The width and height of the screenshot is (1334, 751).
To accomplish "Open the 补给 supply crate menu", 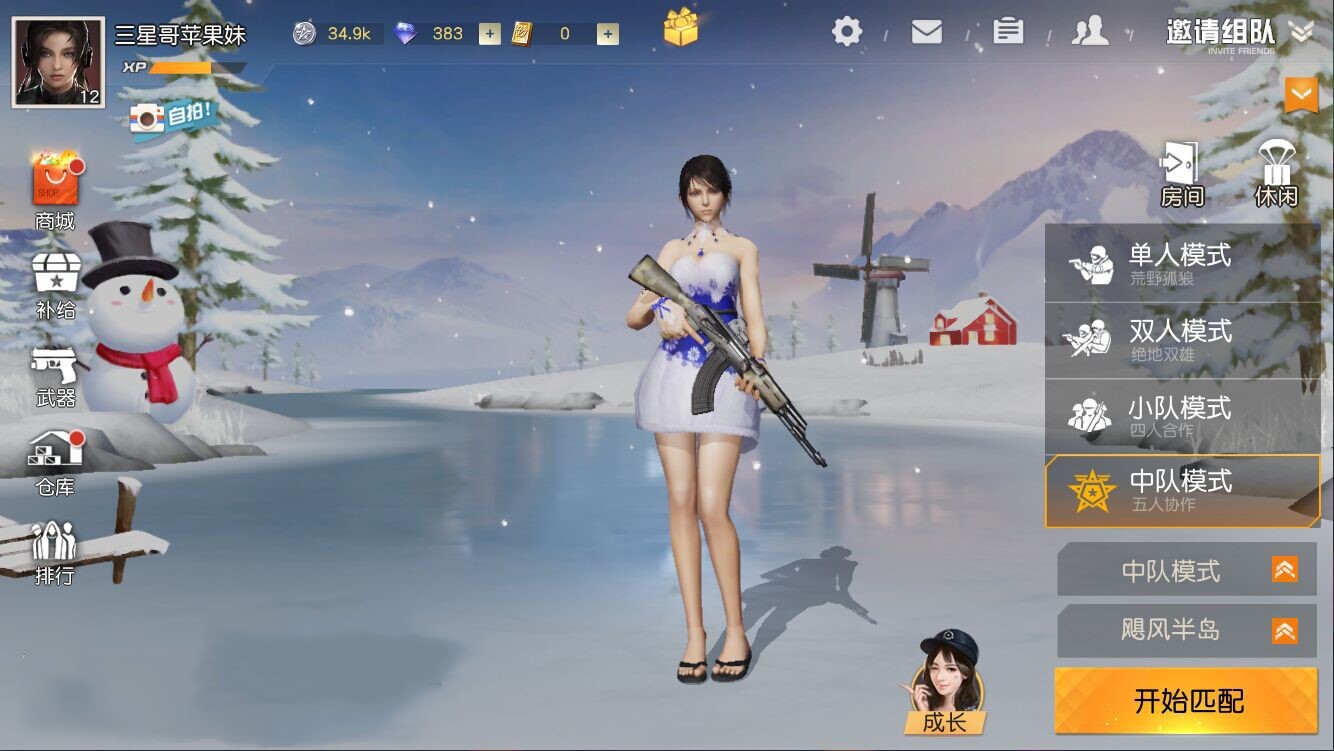I will click(x=55, y=286).
